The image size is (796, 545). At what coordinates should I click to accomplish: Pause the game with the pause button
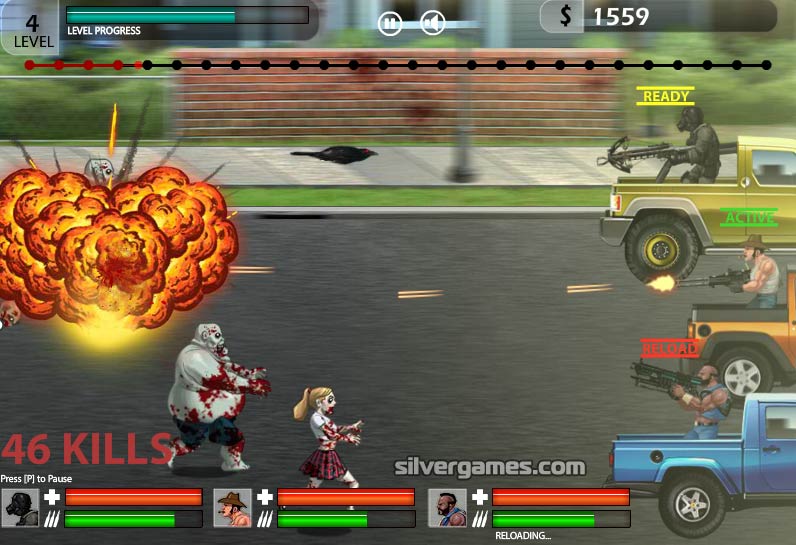(390, 23)
